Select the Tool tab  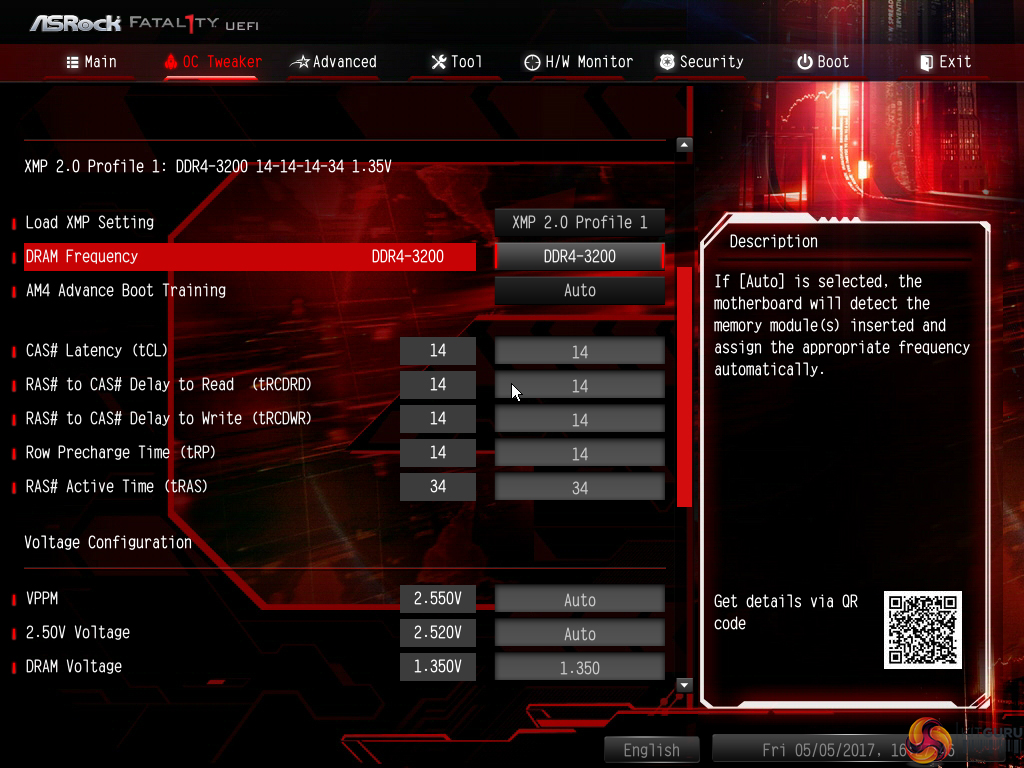(x=456, y=62)
